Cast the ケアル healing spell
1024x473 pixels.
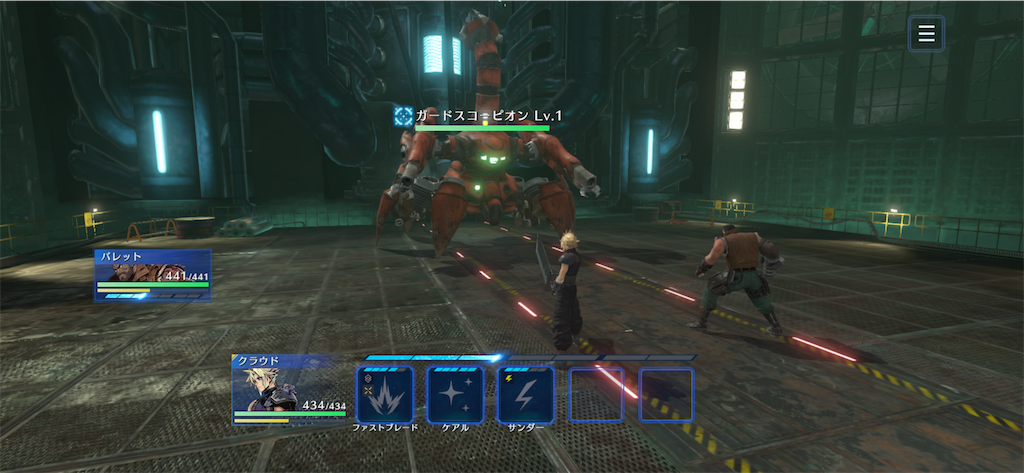point(455,394)
